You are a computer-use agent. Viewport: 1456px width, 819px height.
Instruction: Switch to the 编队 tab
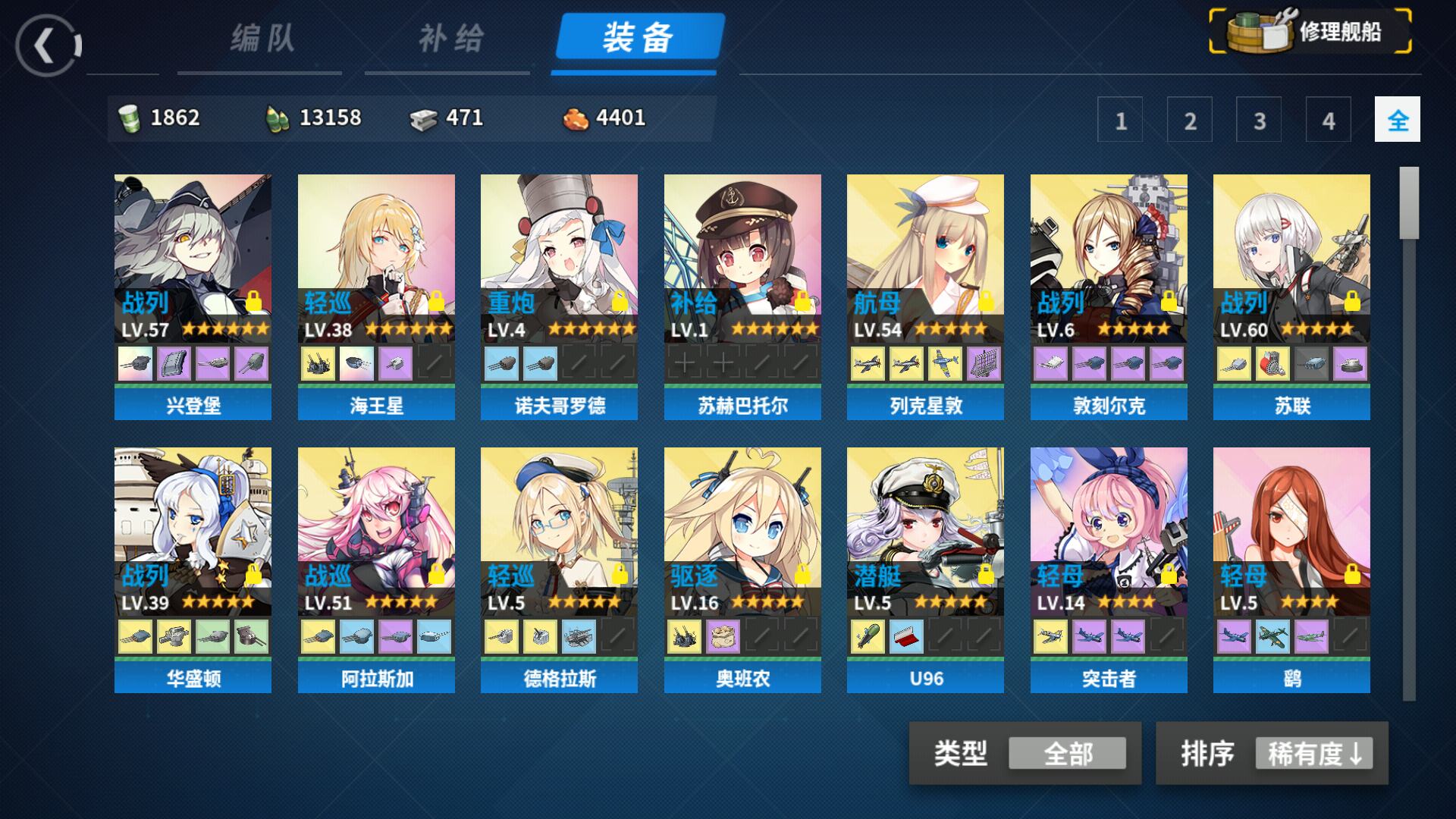coord(261,39)
